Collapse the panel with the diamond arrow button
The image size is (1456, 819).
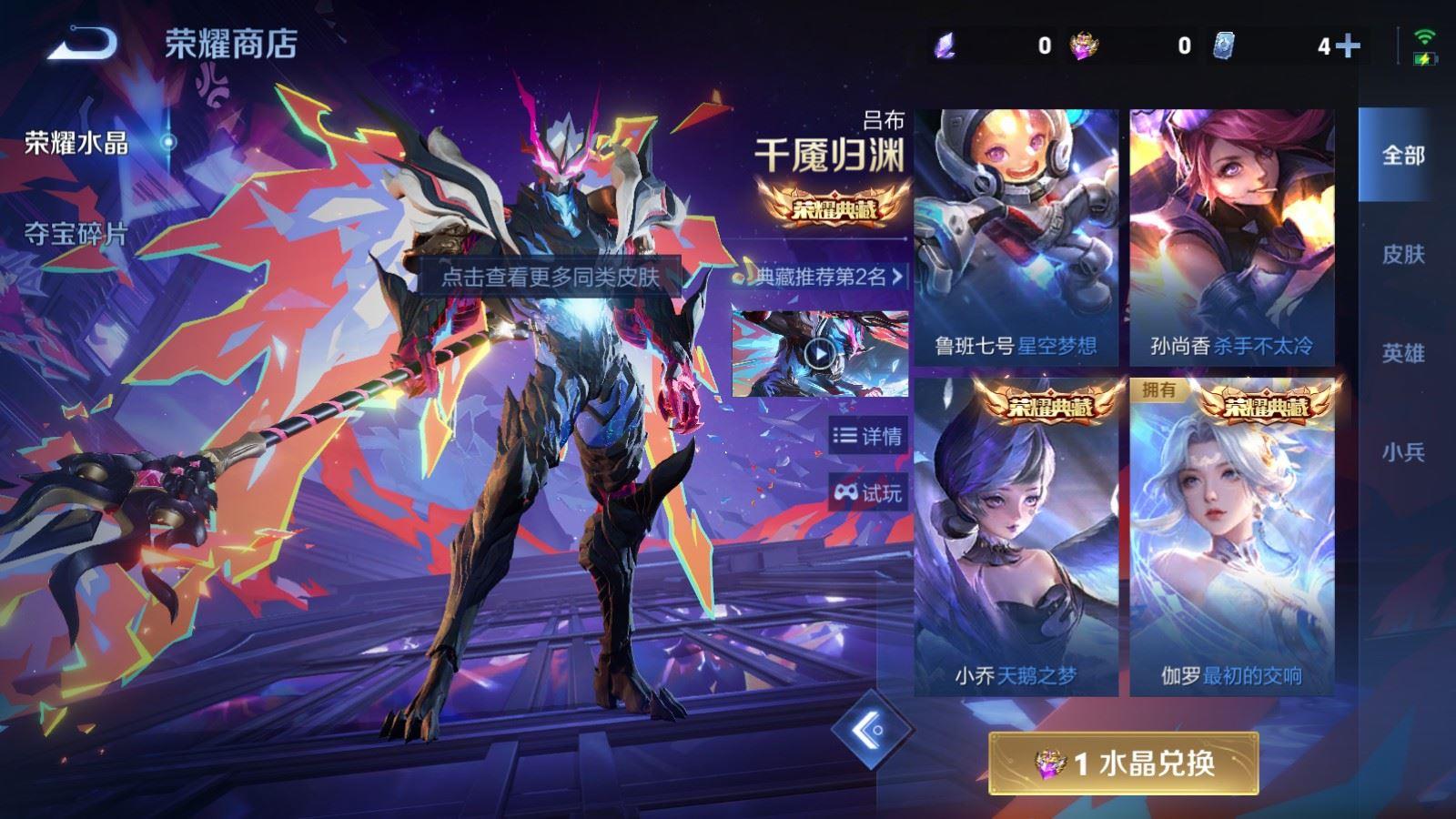click(872, 730)
